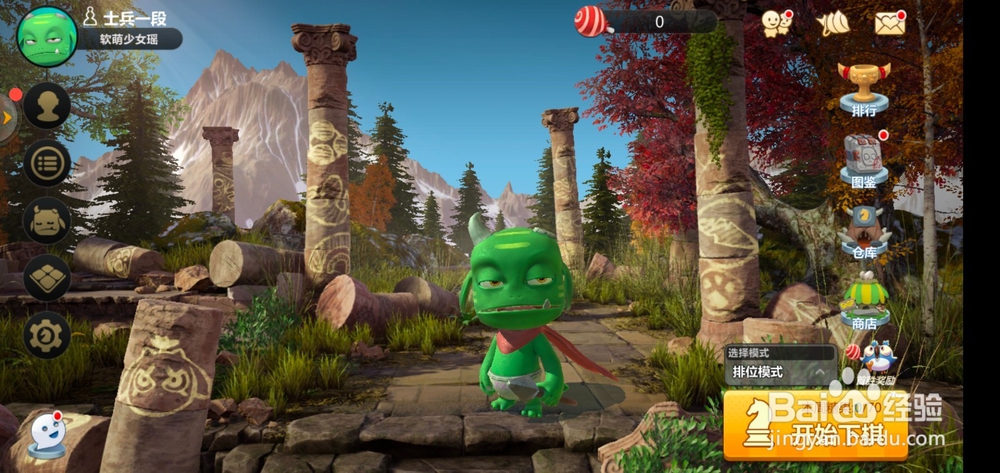Screen dimensions: 1000x473
Task: Open the 图鉴 collection book
Action: coord(863,160)
